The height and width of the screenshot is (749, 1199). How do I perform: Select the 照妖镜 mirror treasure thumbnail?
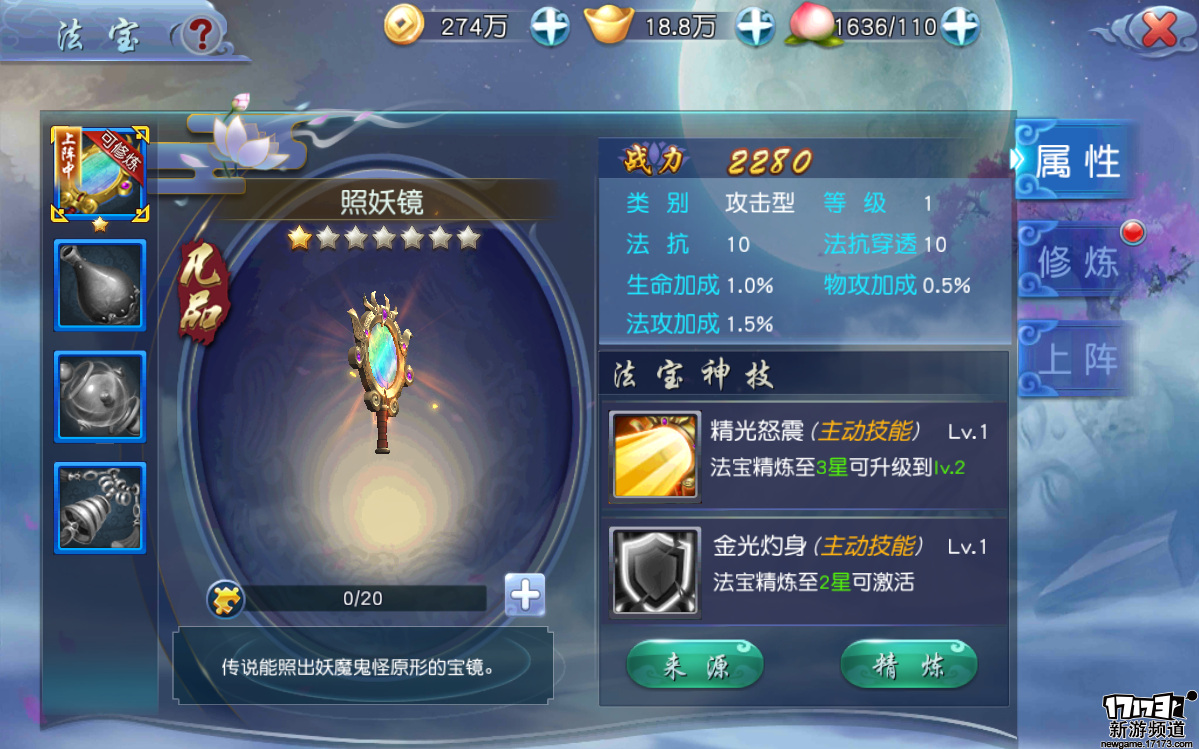100,174
